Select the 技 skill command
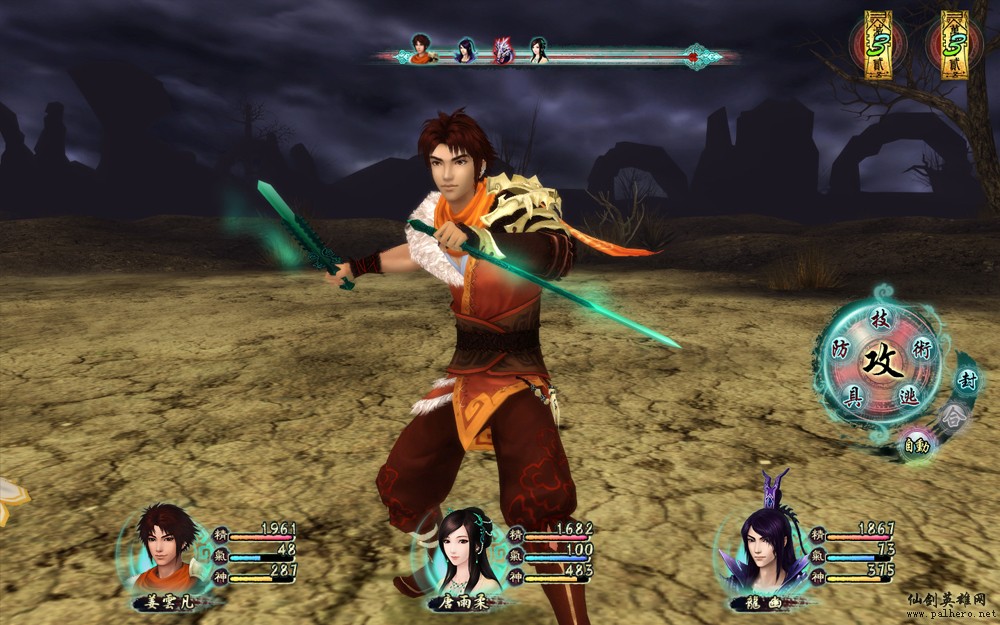This screenshot has width=1000, height=625. tap(880, 320)
